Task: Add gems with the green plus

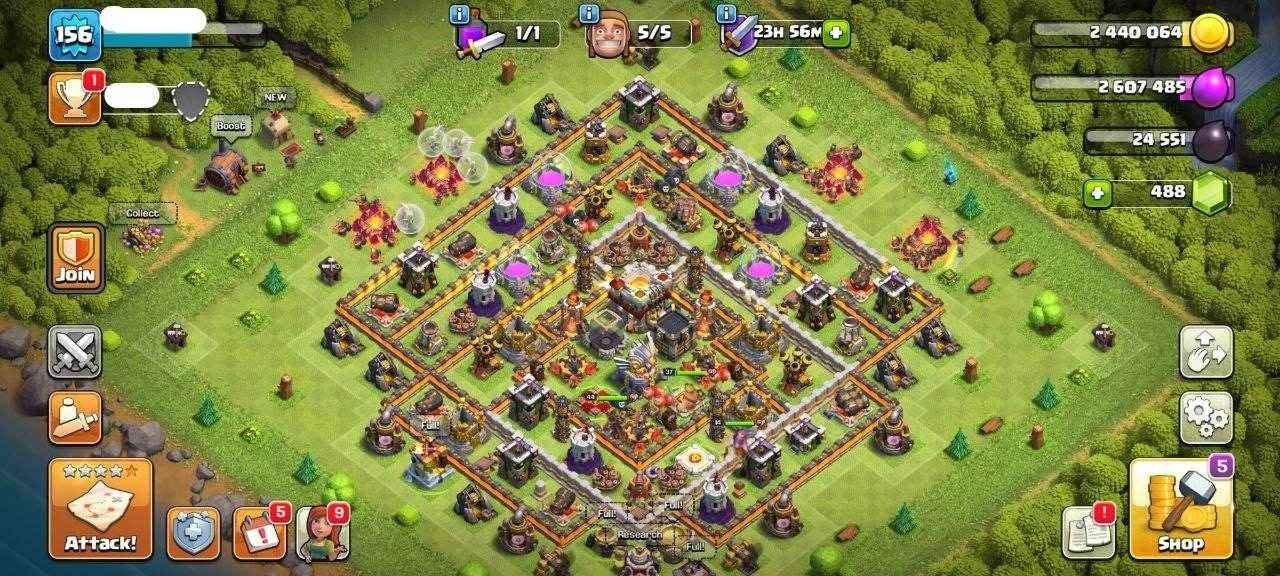Action: click(1096, 193)
